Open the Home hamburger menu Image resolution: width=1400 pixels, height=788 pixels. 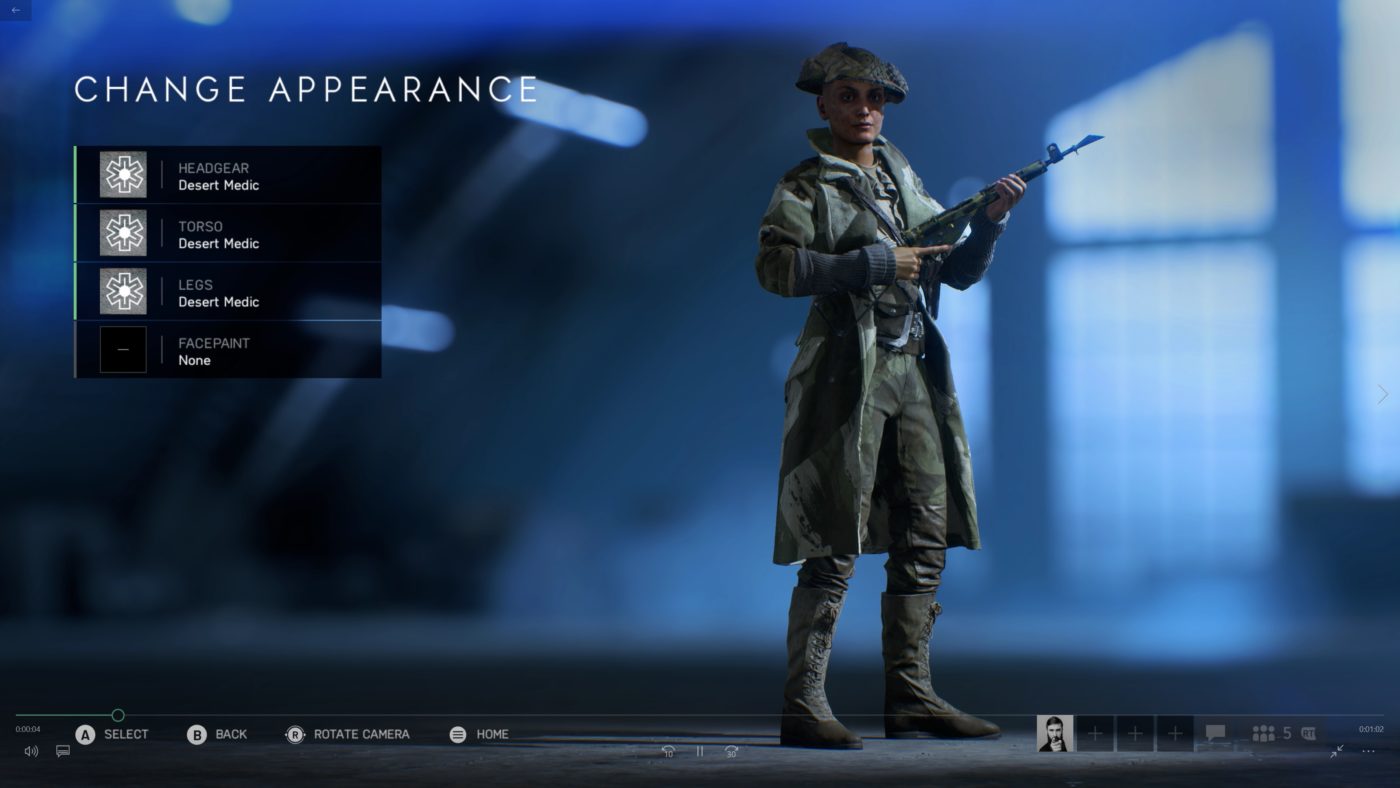[457, 733]
